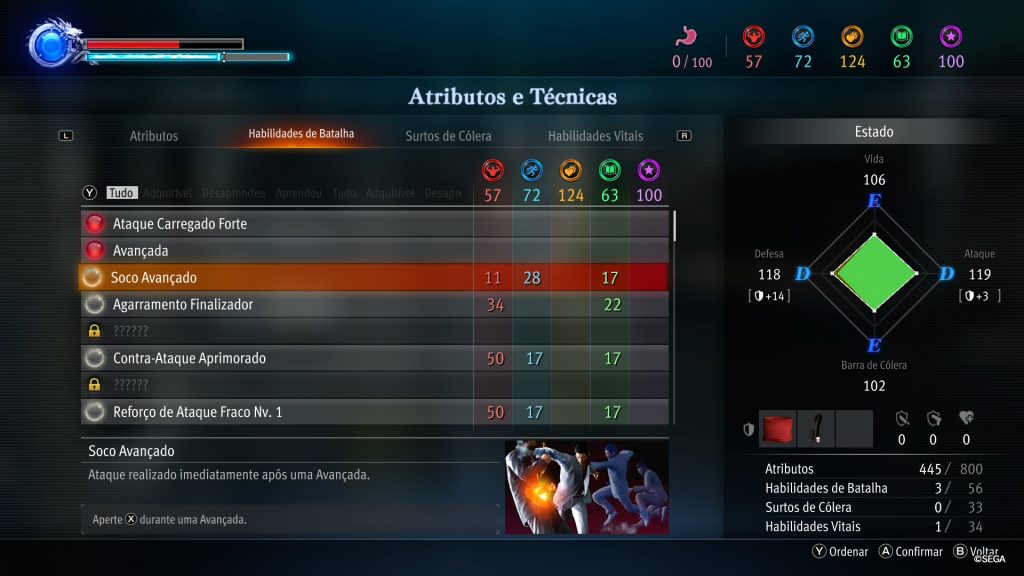Viewport: 1024px width, 576px height.
Task: Click the Soco Avançado preview thumbnail
Action: coord(586,487)
